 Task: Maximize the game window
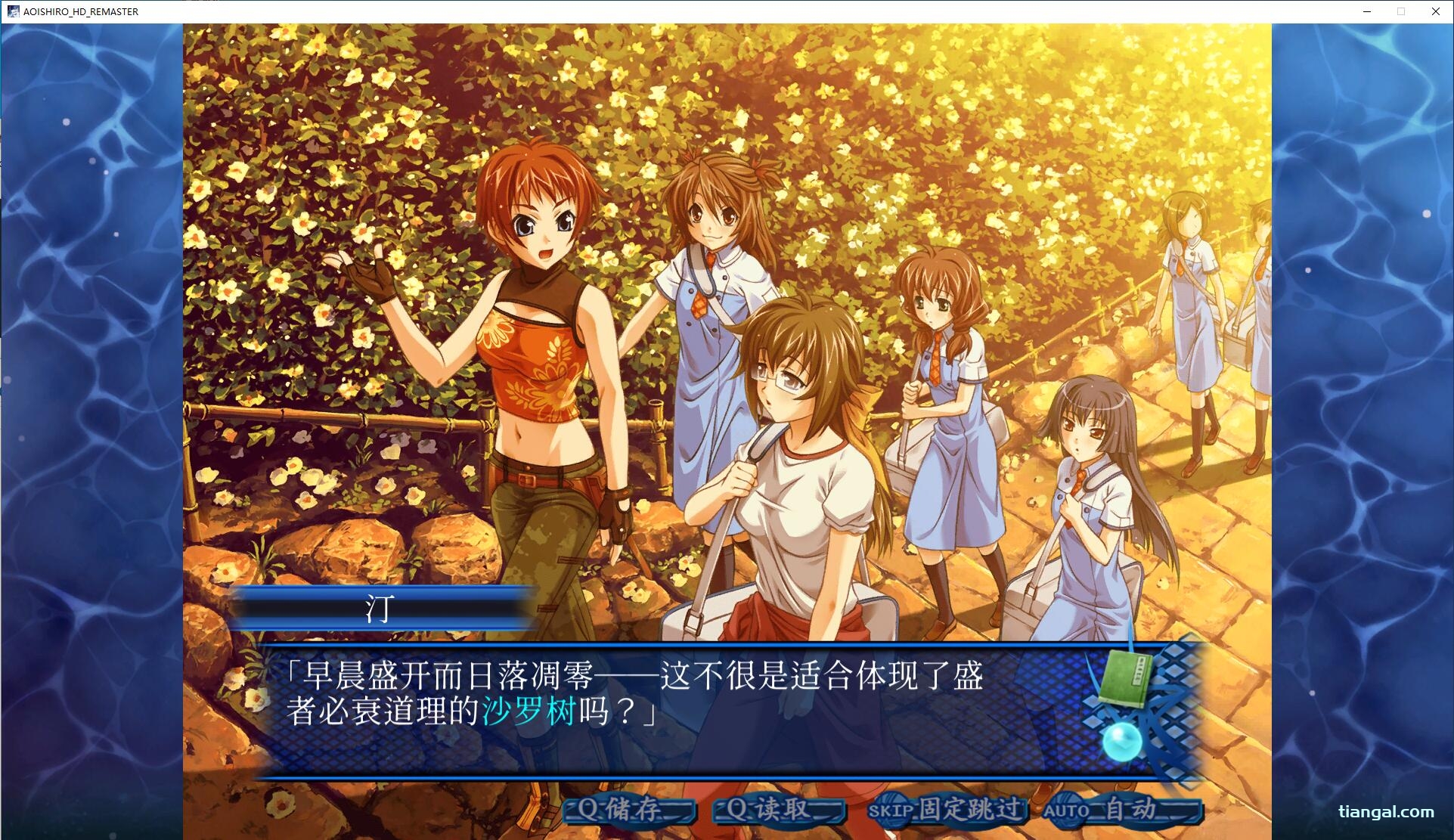(1401, 11)
